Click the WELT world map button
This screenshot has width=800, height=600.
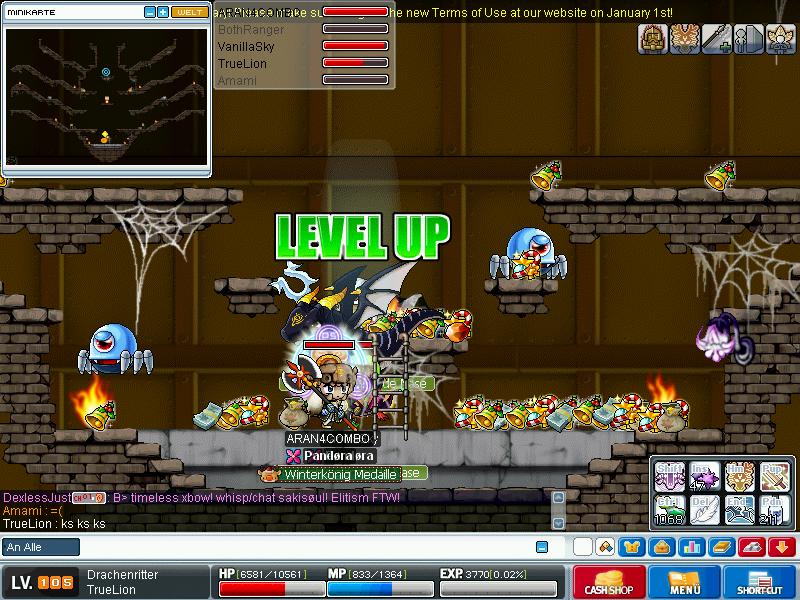tap(189, 12)
